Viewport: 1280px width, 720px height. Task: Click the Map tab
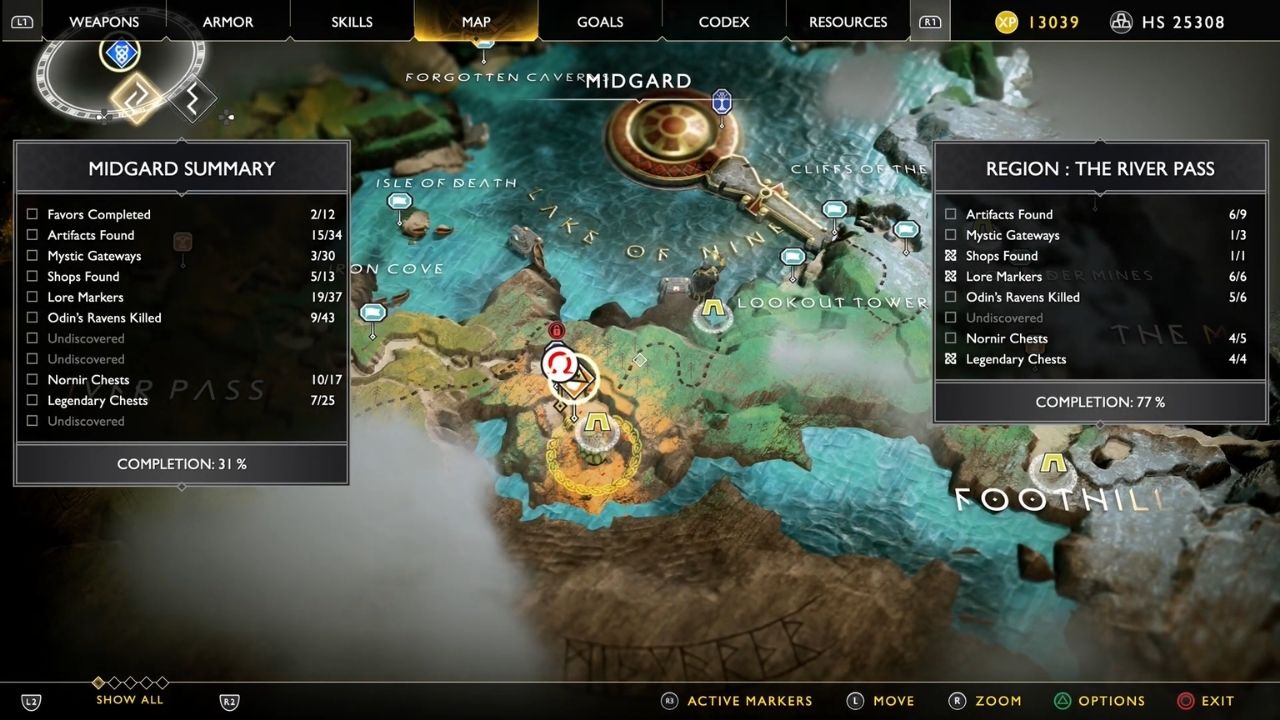(x=476, y=22)
